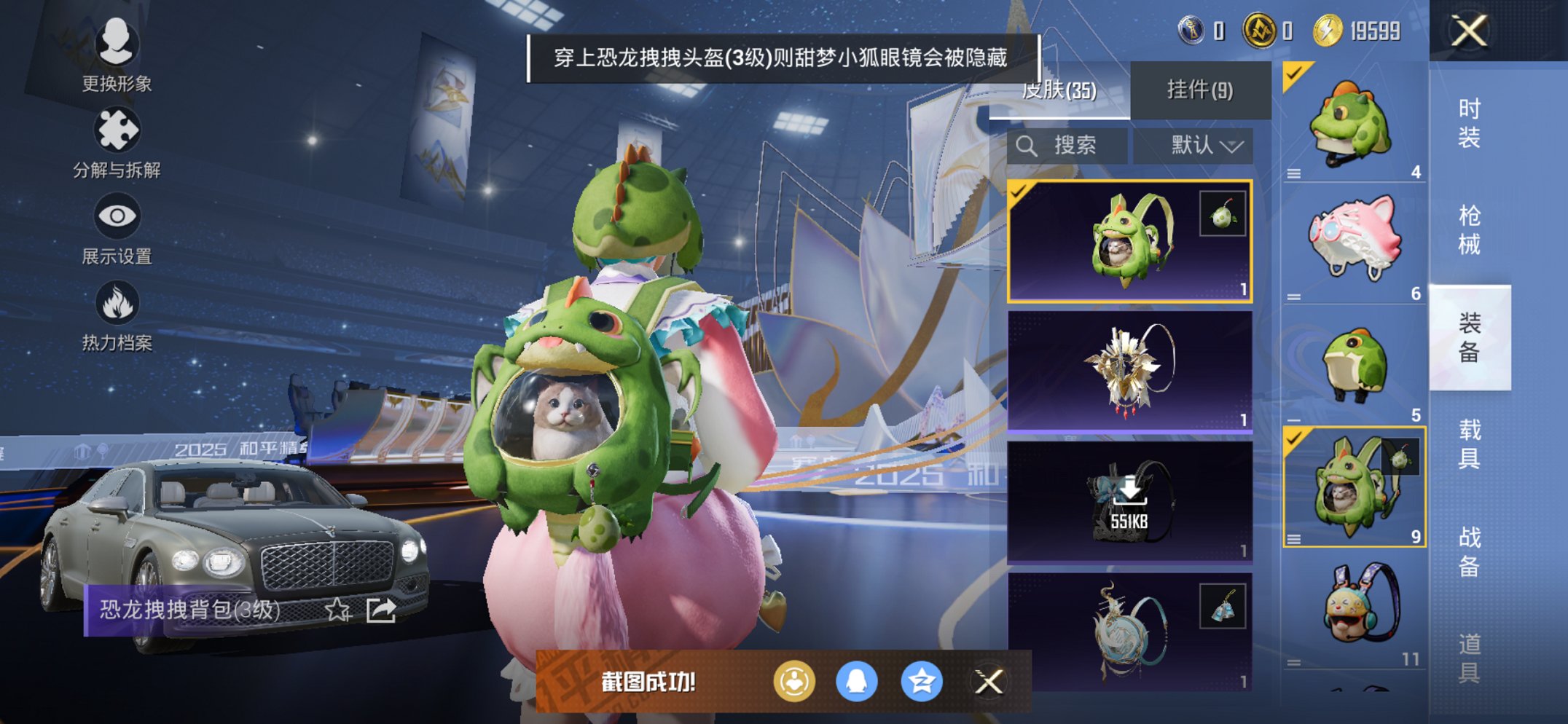Image resolution: width=1568 pixels, height=724 pixels.
Task: Open the search 搜索 field
Action: [x=1067, y=145]
